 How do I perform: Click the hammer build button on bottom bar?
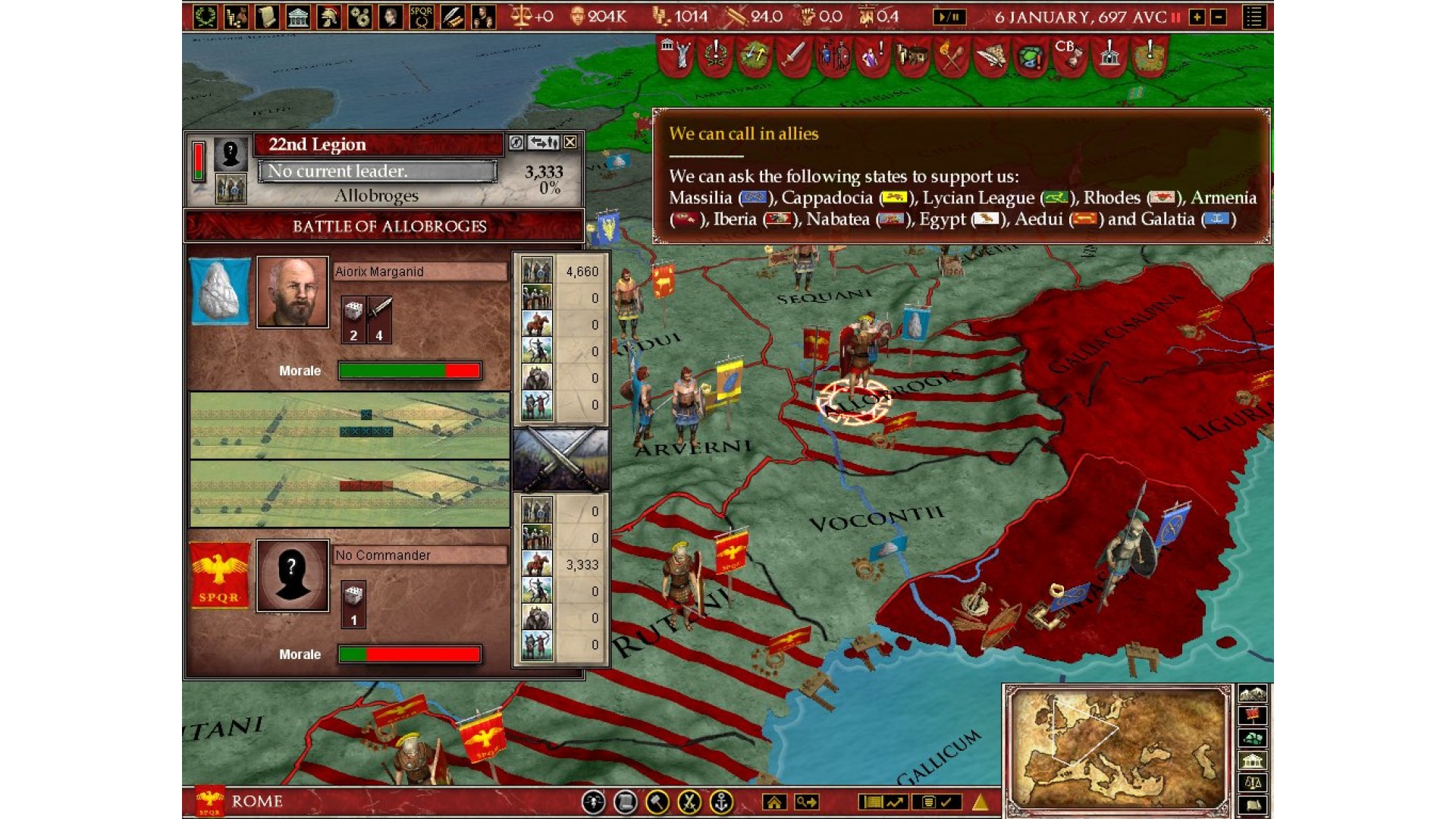click(x=657, y=802)
